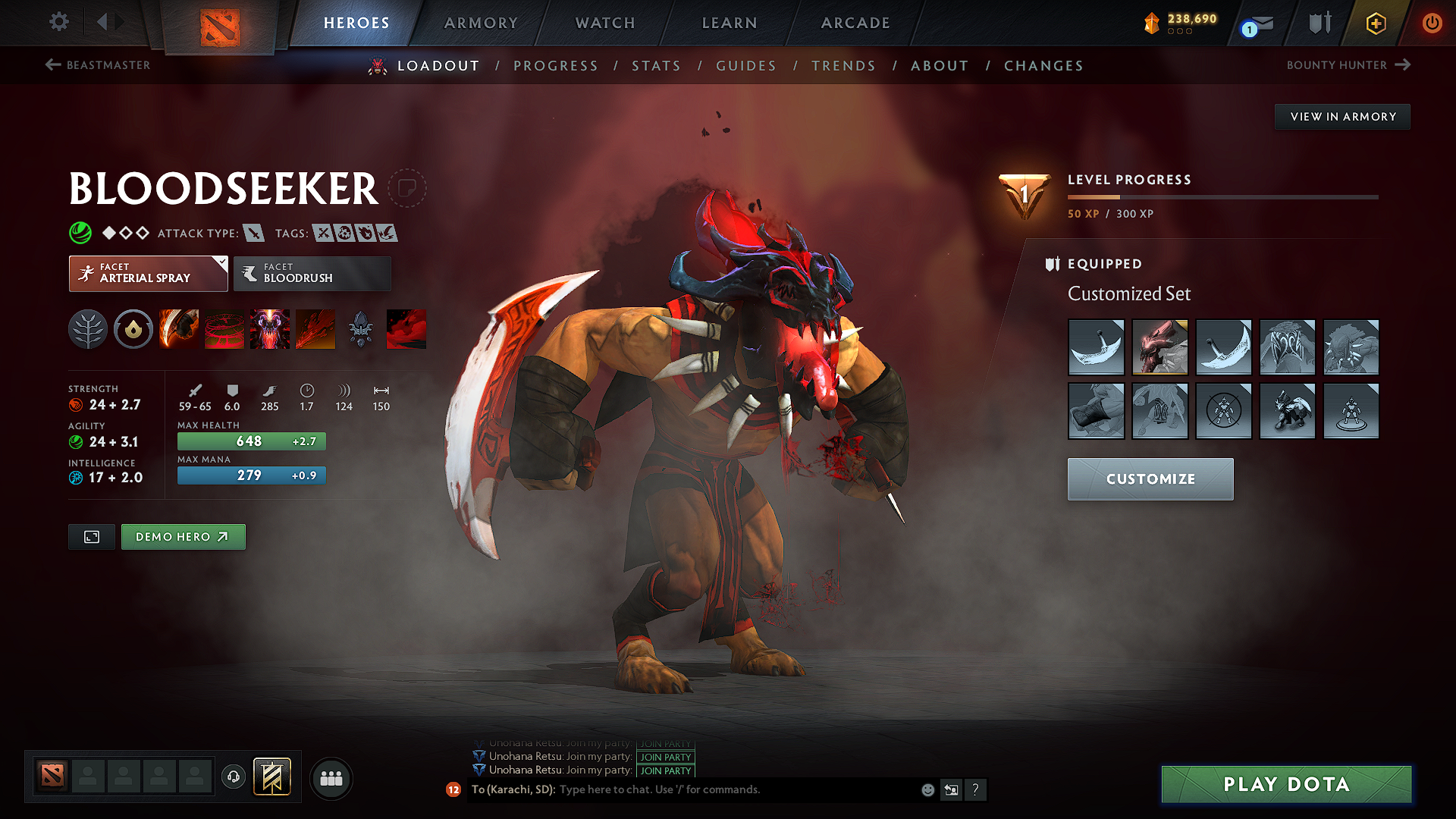Image resolution: width=1456 pixels, height=819 pixels.
Task: Open the emoticon picker in the chat bar
Action: click(x=927, y=789)
